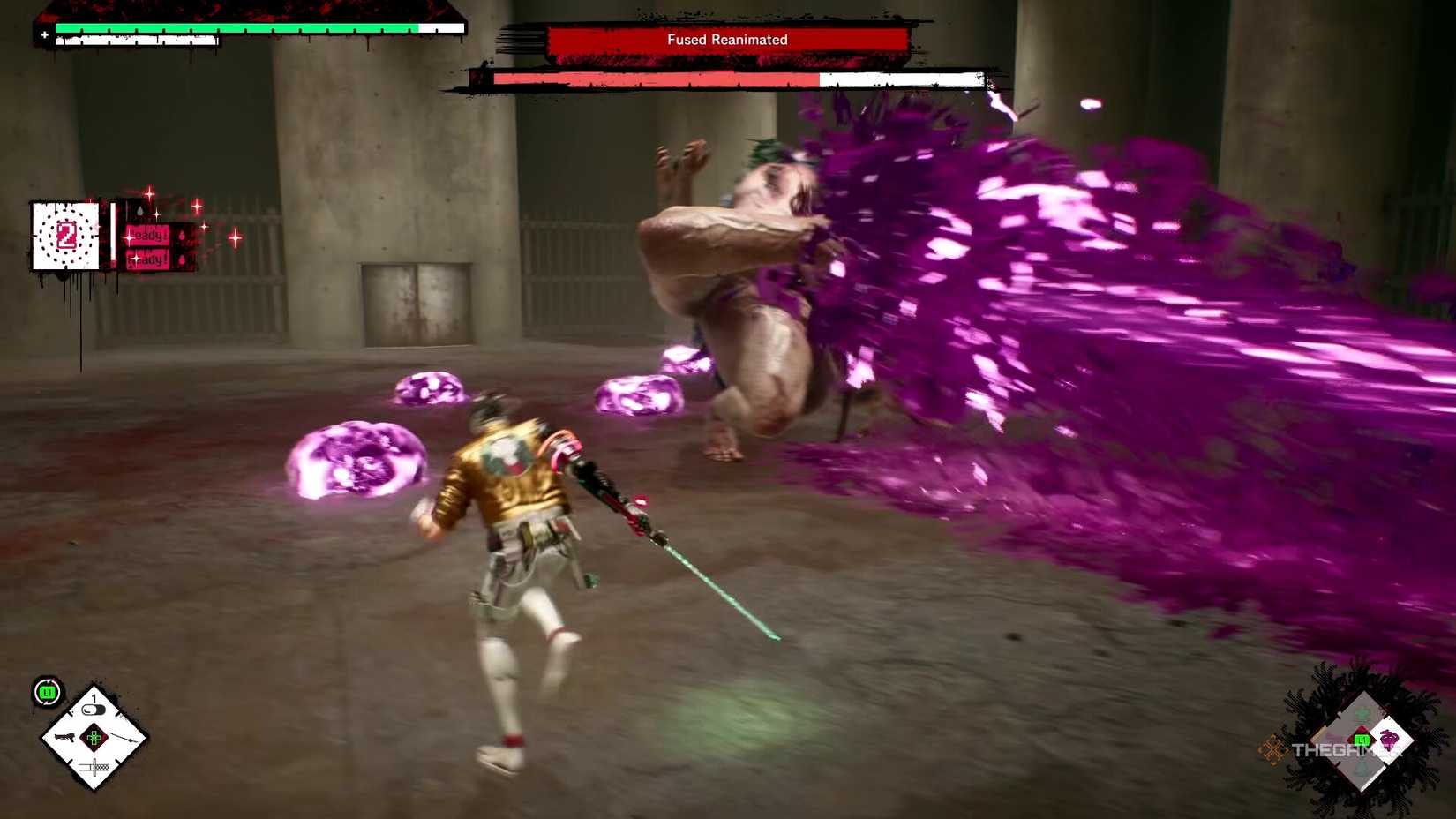This screenshot has height=819, width=1456.
Task: Click the Fused Reanimated name banner
Action: point(727,39)
